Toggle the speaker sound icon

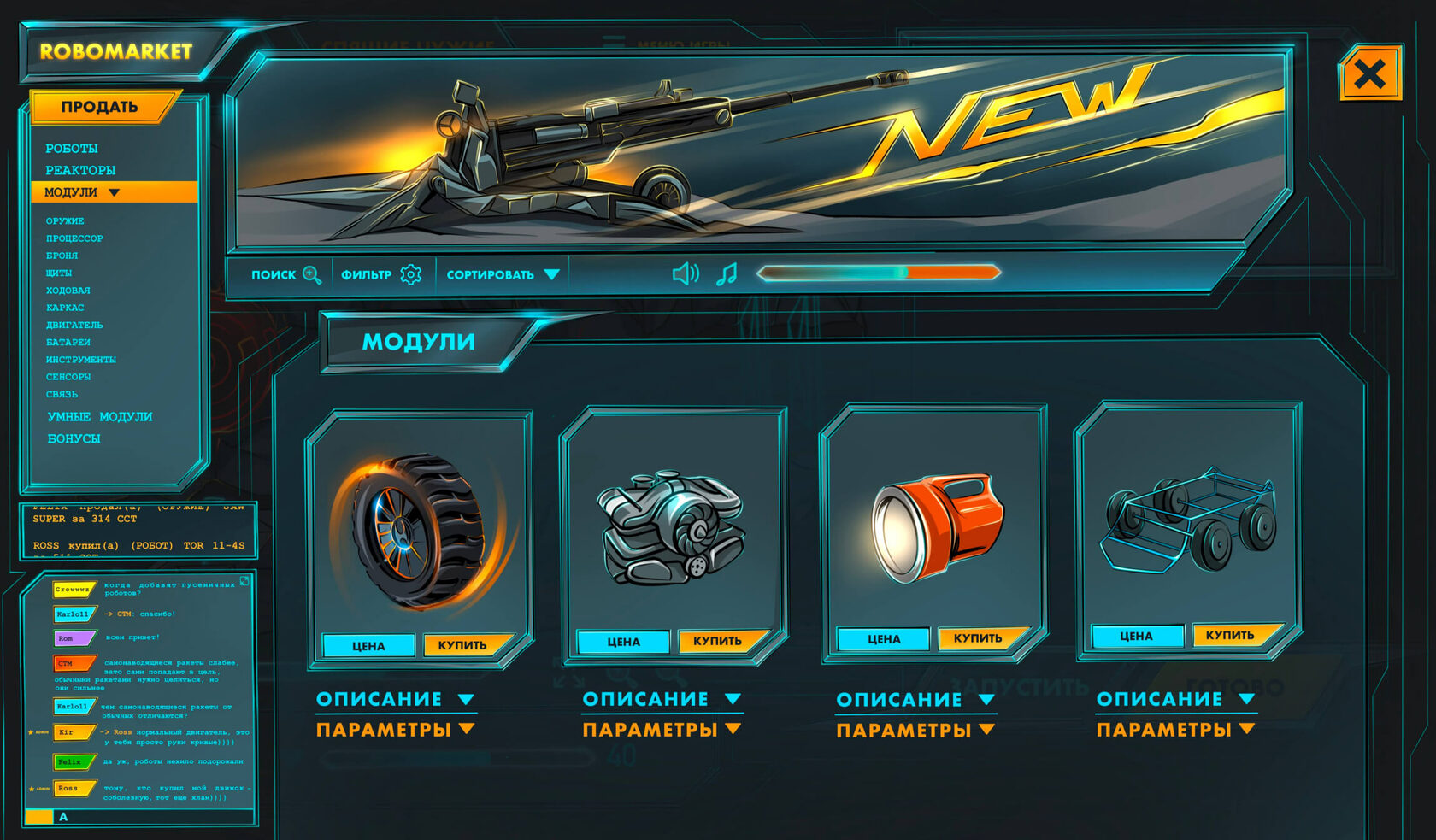(686, 274)
